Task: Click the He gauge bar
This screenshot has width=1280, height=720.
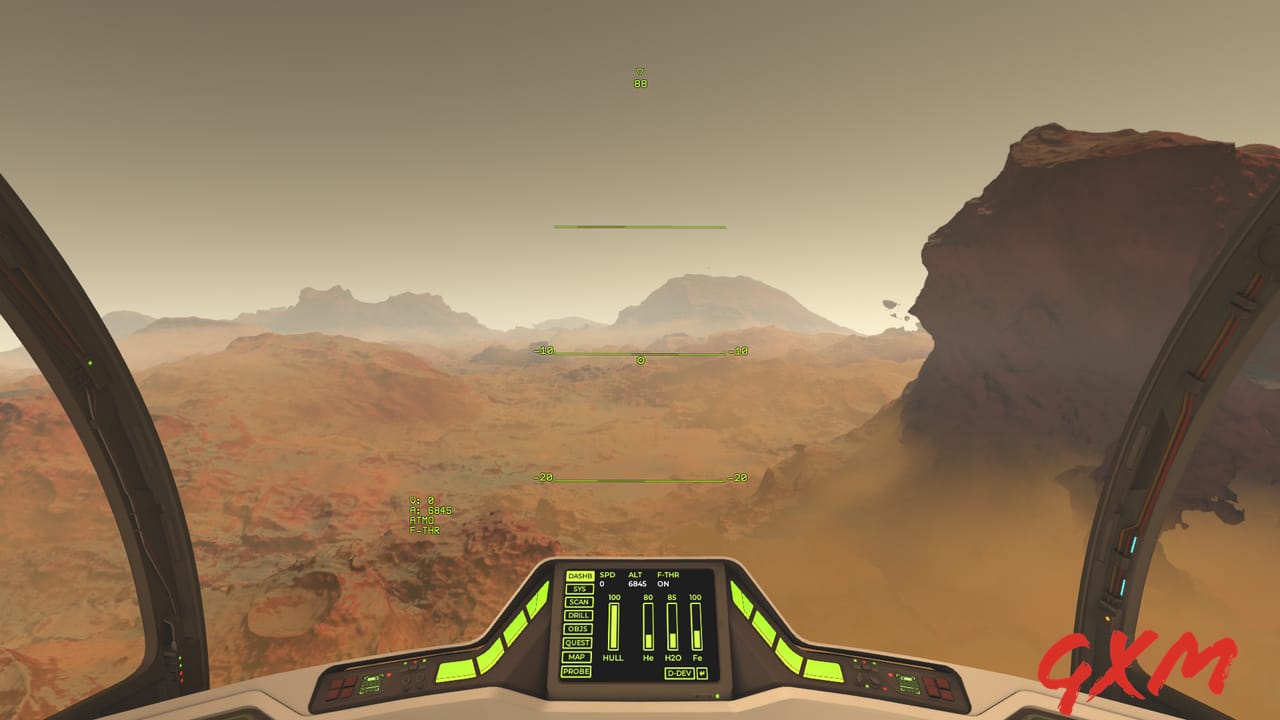Action: [x=647, y=625]
